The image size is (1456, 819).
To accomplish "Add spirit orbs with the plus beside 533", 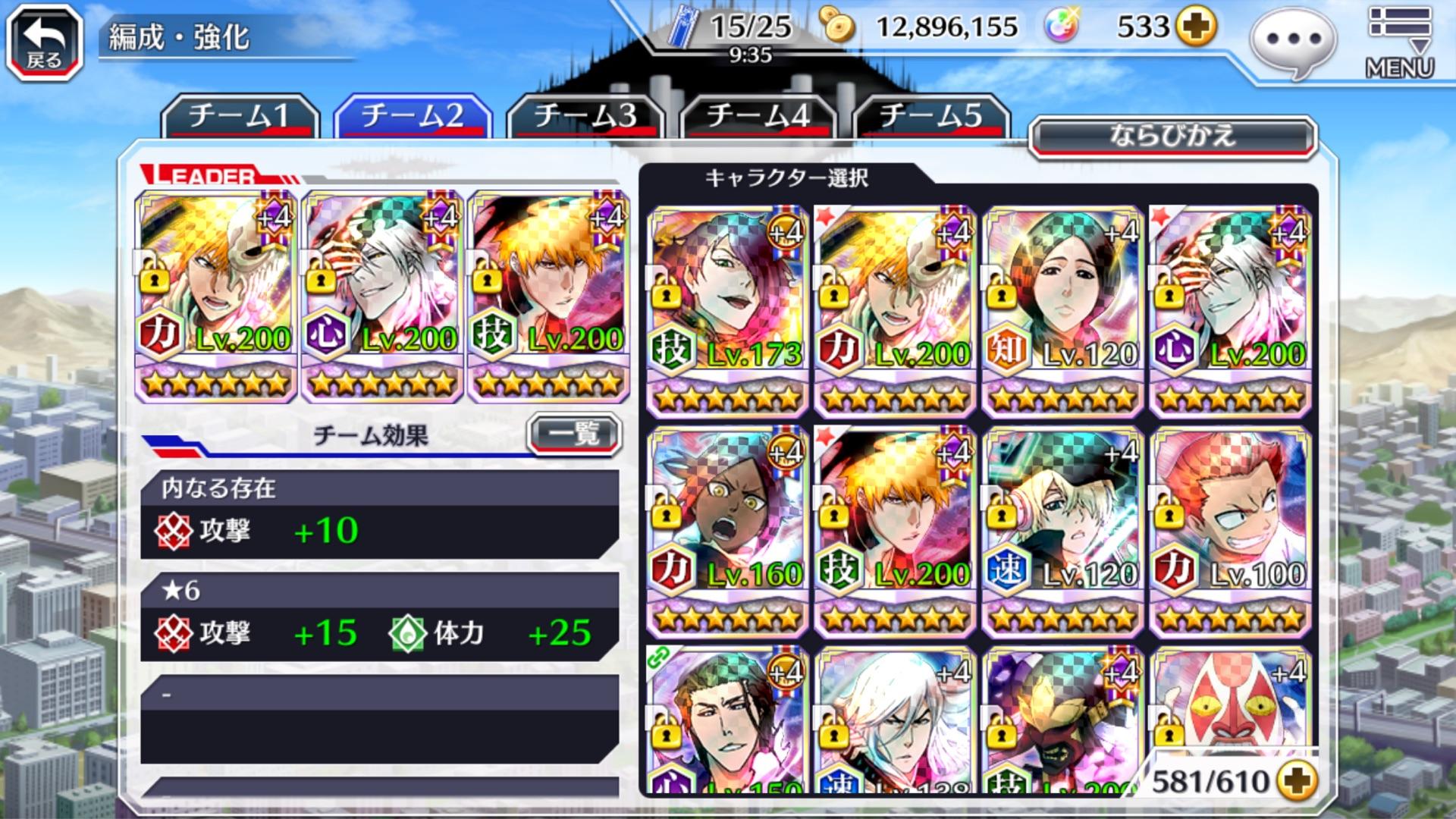I will point(1195,27).
